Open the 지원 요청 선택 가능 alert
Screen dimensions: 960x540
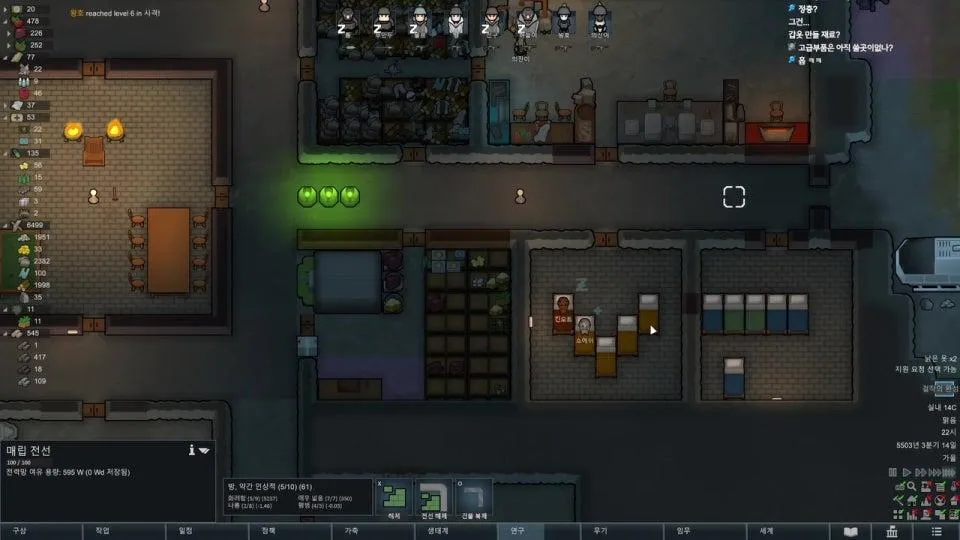(x=926, y=369)
